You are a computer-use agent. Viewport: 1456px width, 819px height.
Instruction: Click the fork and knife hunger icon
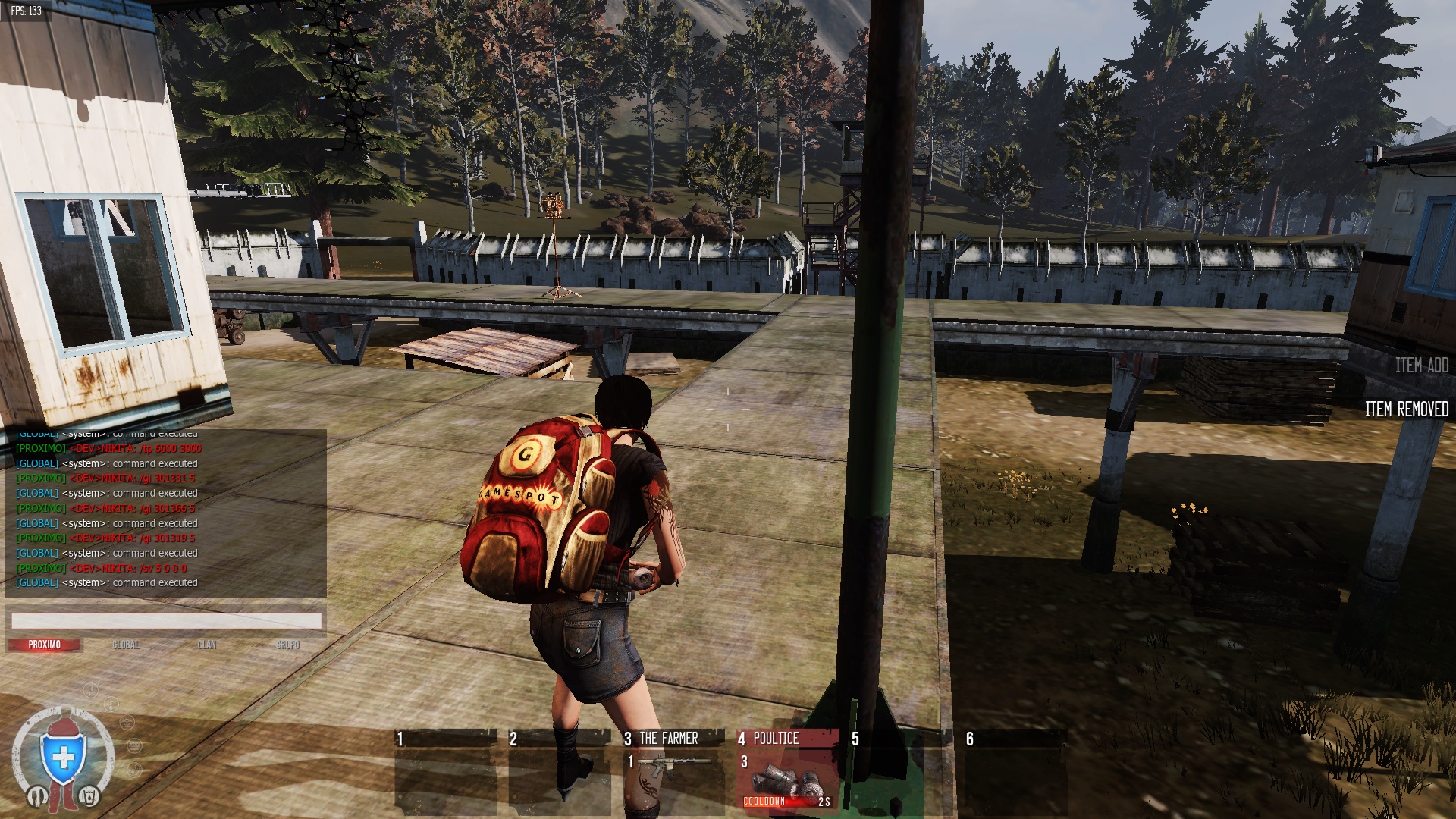point(37,796)
